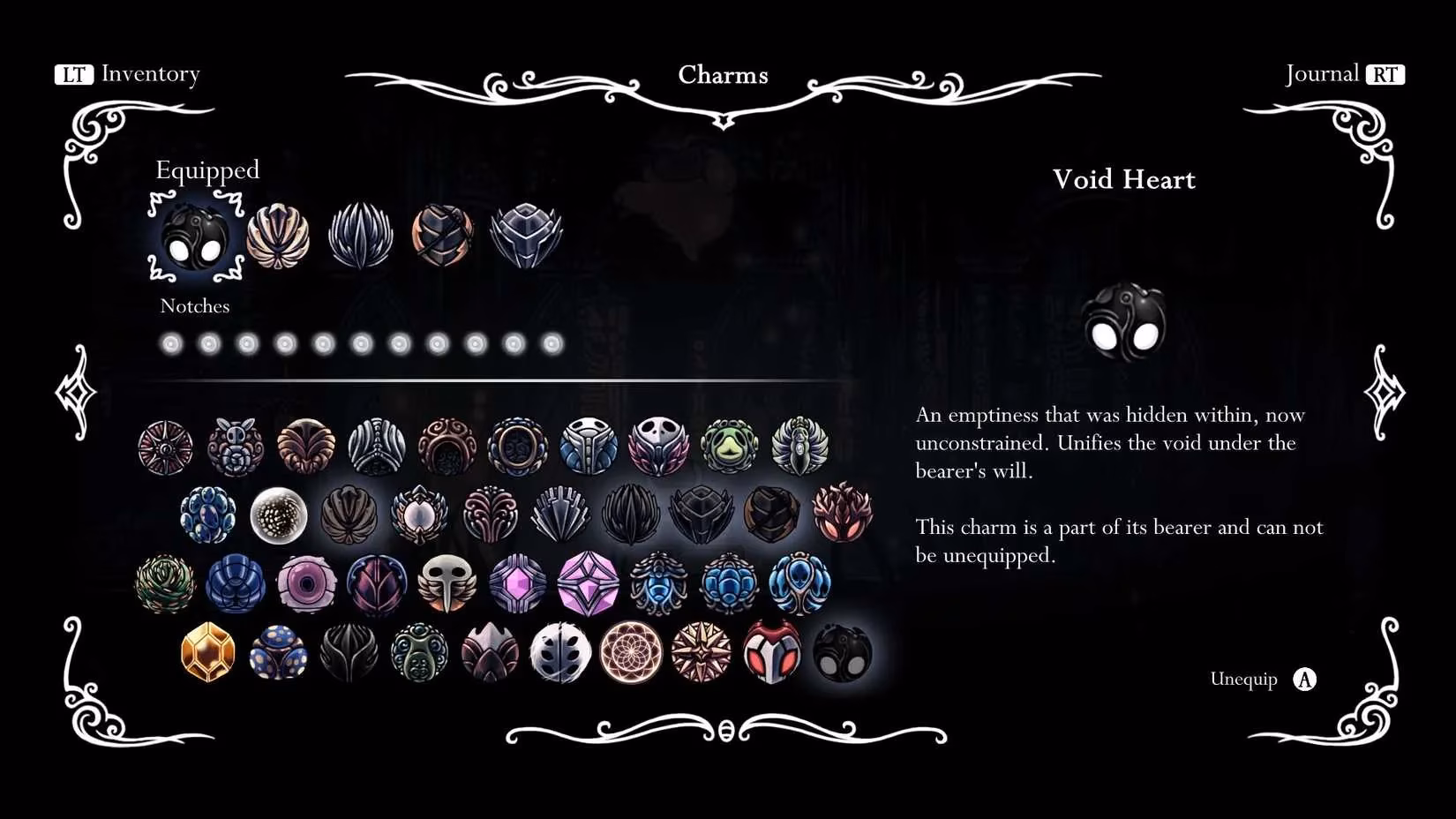Click the pink hexagonal gem charm
Viewport: 1456px width, 819px height.
point(517,582)
